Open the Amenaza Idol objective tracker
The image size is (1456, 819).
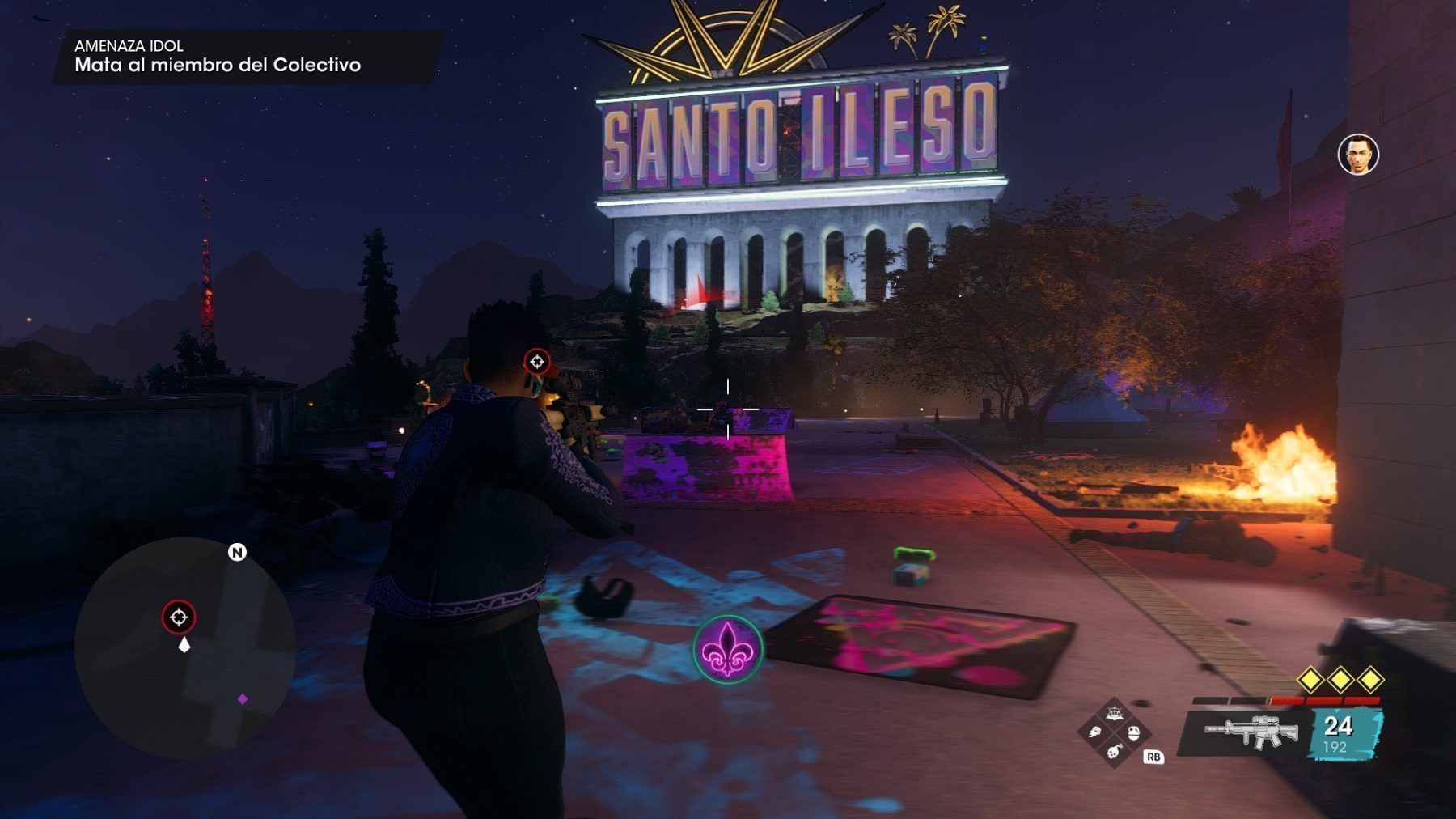[x=218, y=57]
